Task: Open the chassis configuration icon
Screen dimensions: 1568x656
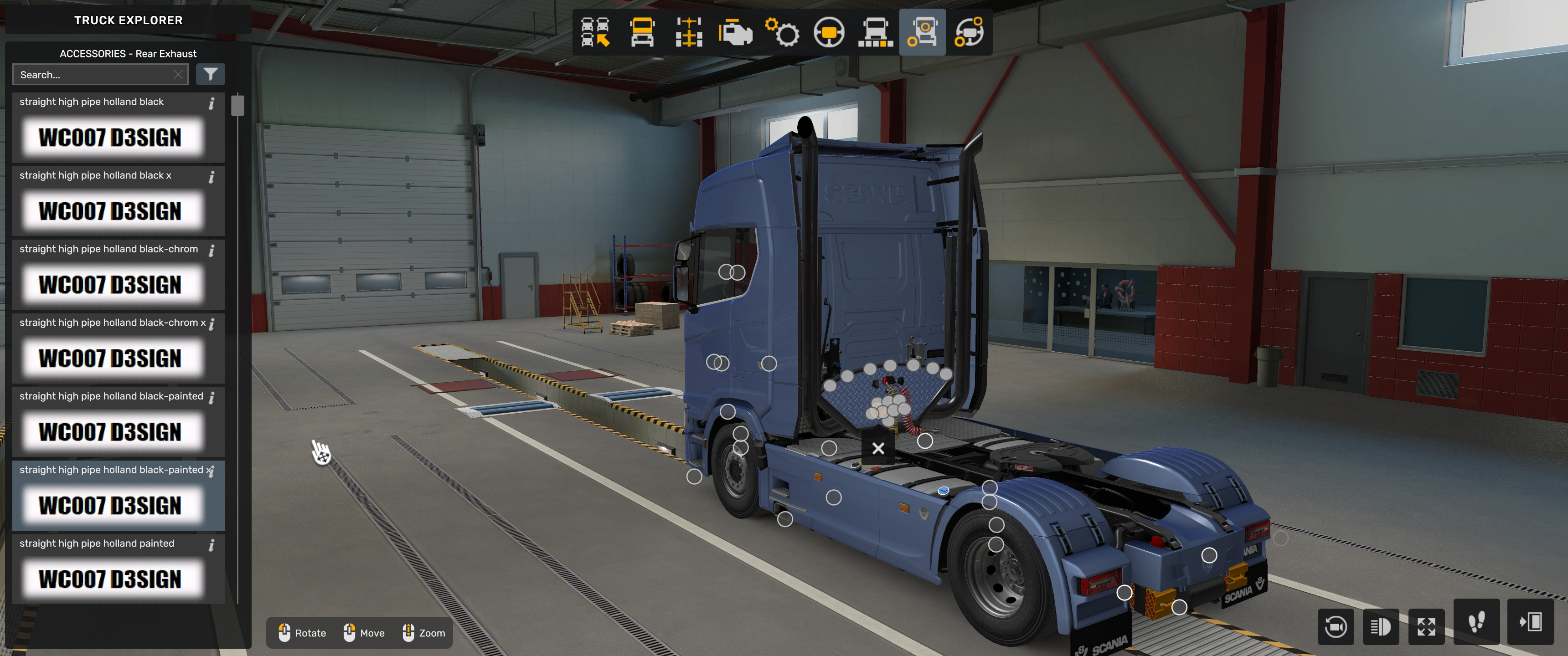Action: [687, 33]
